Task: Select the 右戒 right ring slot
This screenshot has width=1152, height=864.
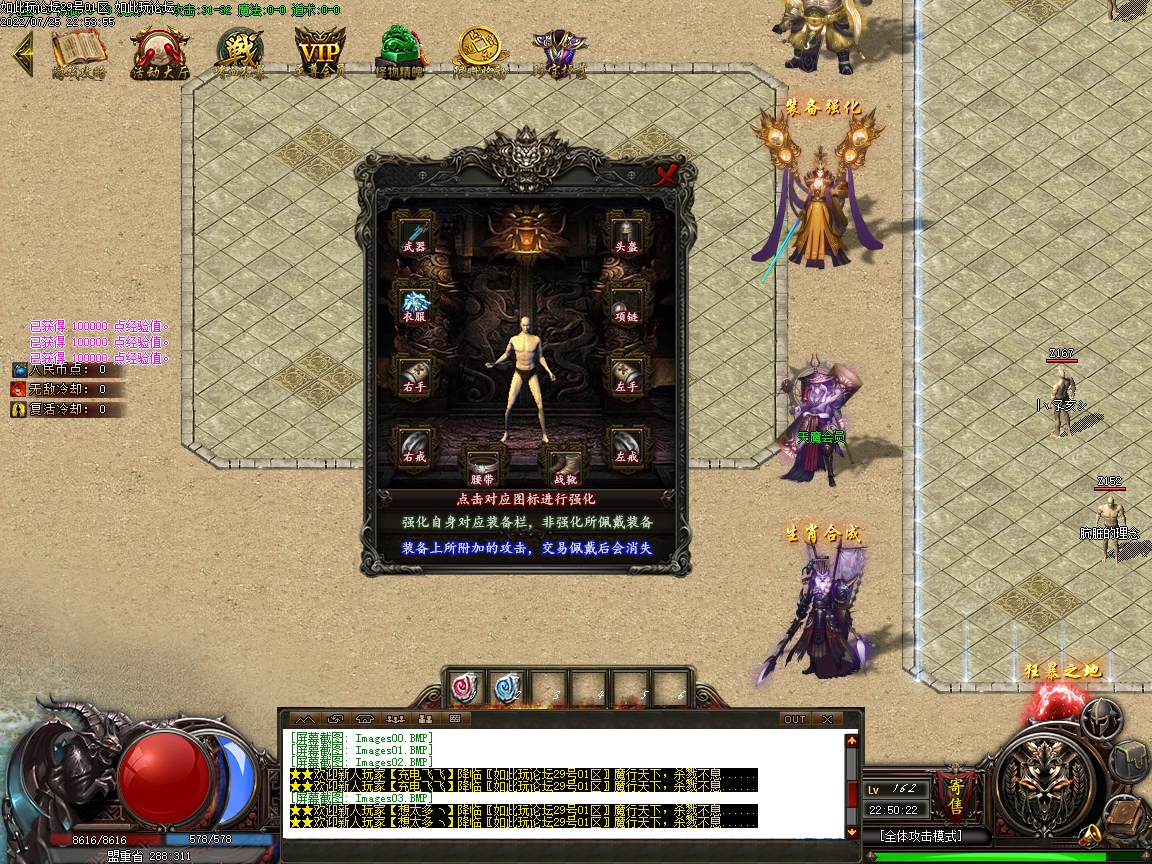Action: click(414, 446)
